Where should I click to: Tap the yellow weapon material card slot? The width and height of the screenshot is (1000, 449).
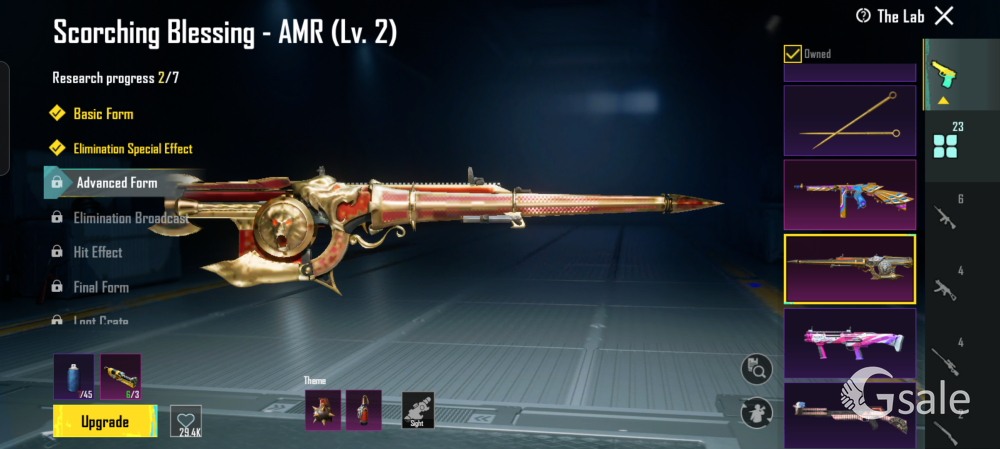click(x=121, y=377)
